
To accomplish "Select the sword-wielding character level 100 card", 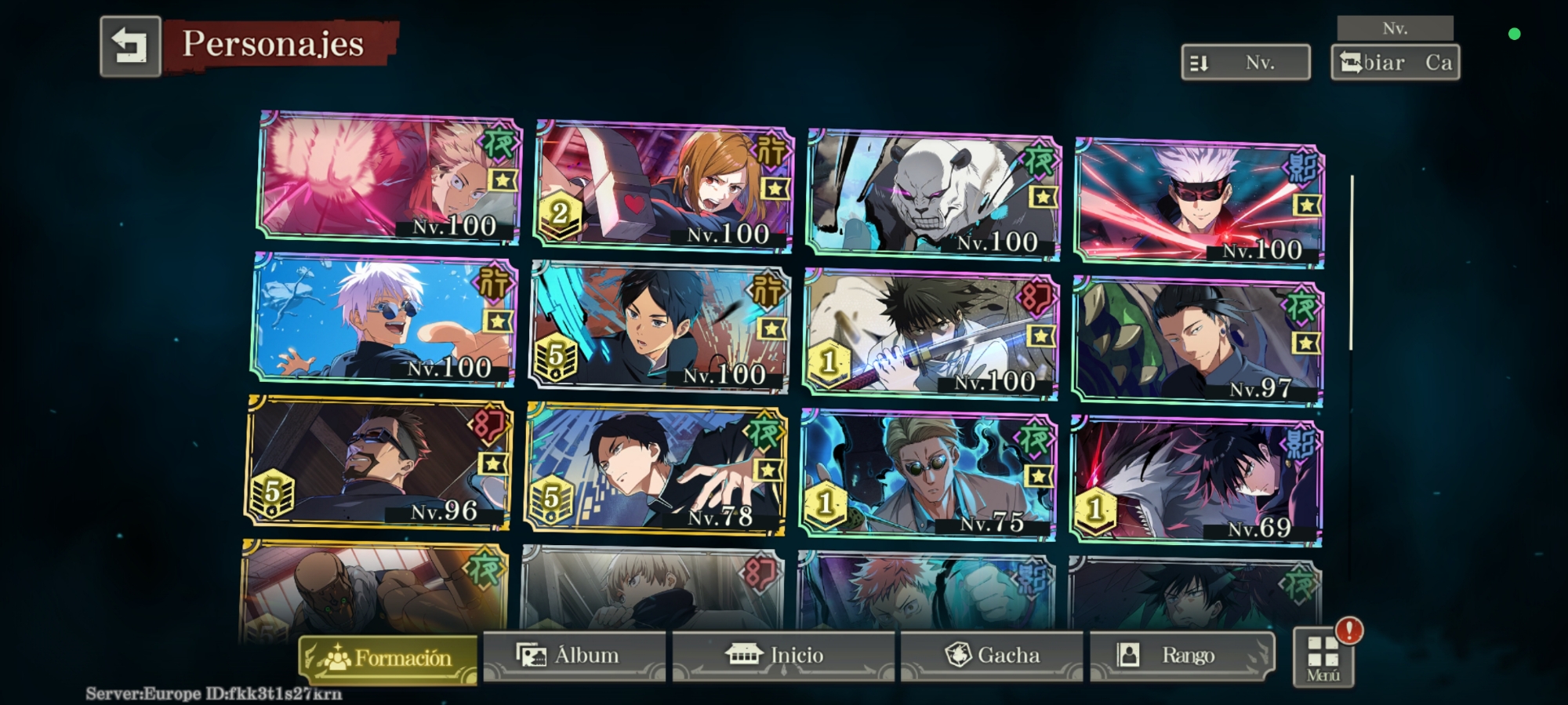I will tap(931, 335).
